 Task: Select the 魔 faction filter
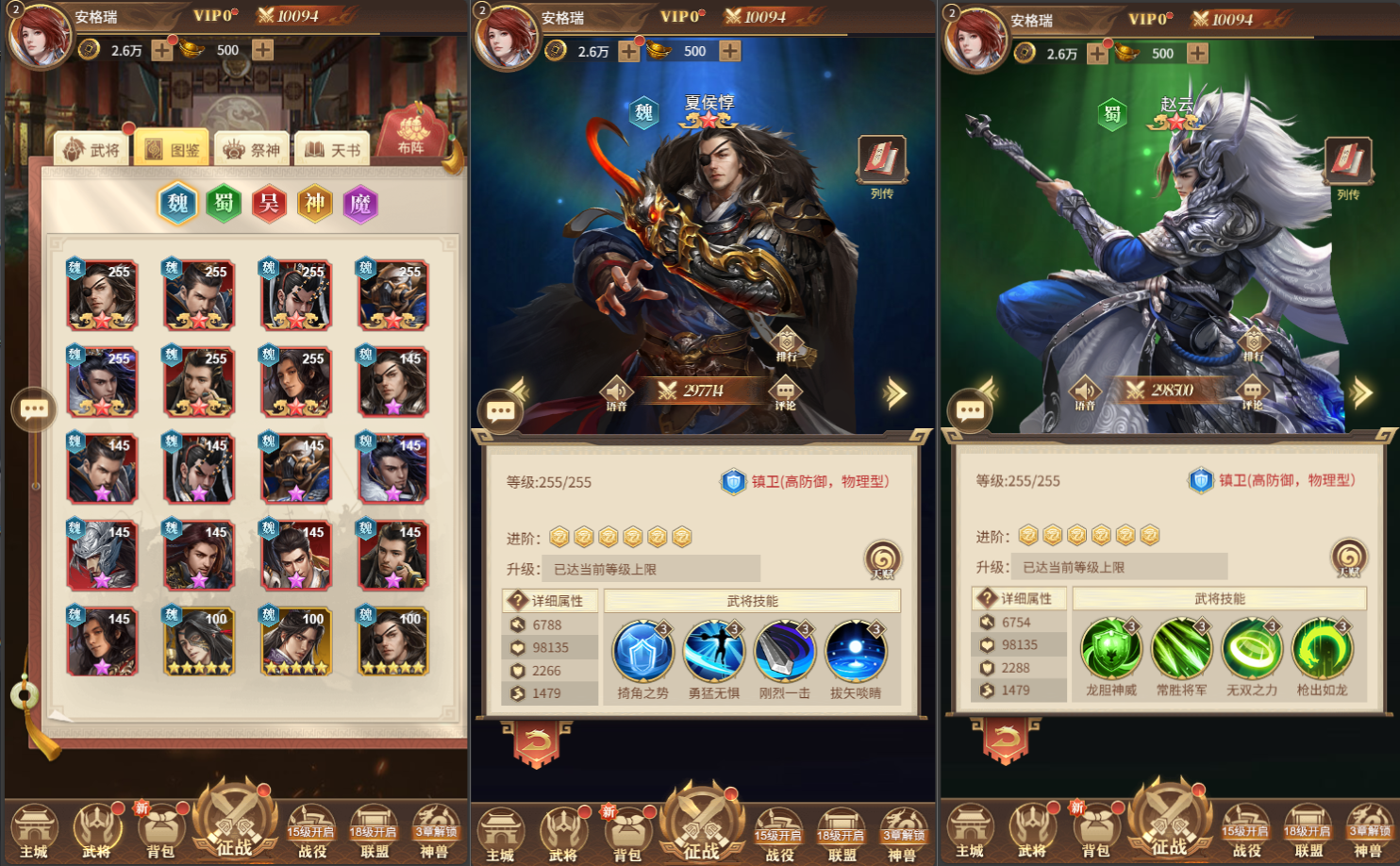pos(363,204)
